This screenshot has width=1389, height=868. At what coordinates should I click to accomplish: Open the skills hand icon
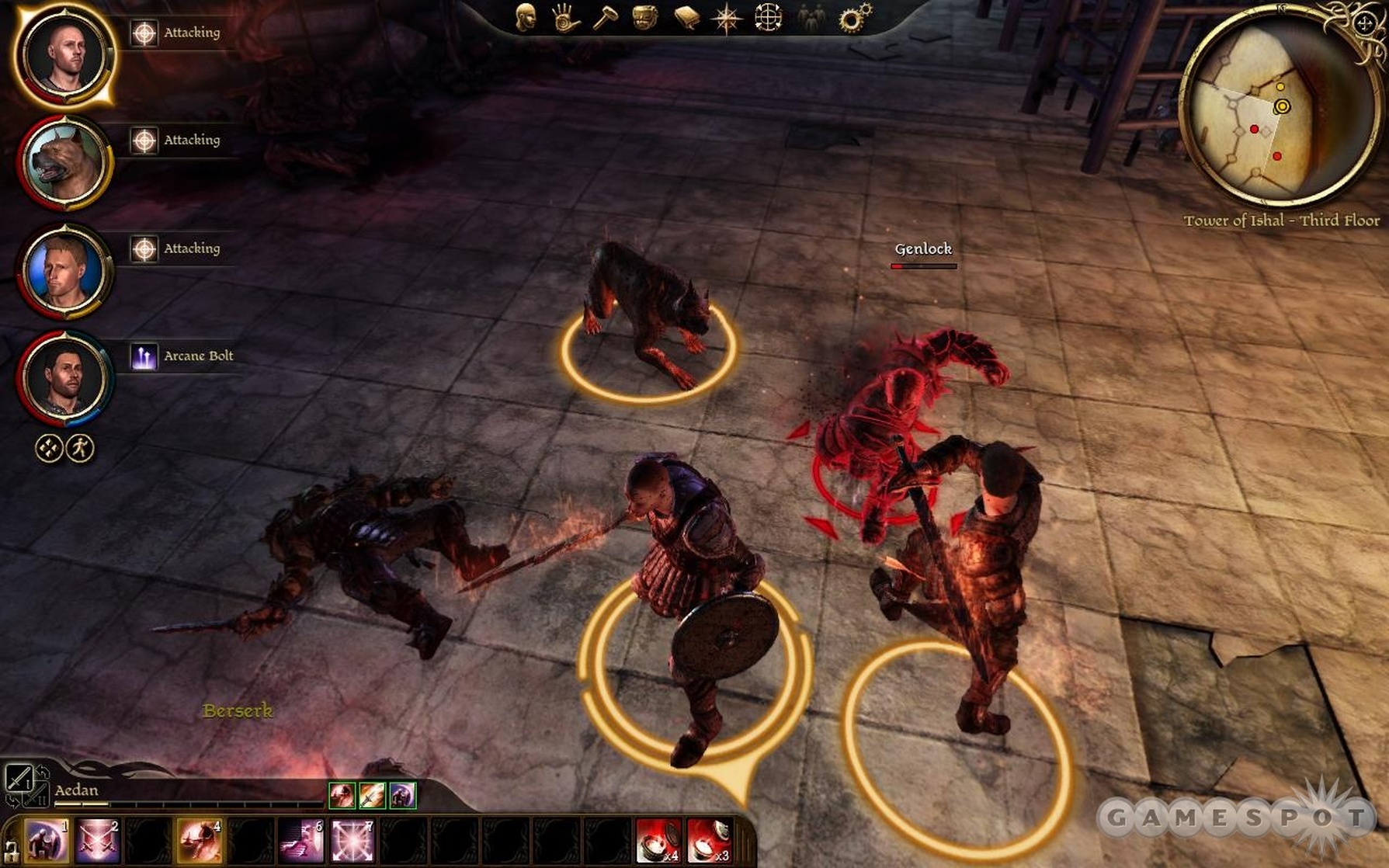565,18
